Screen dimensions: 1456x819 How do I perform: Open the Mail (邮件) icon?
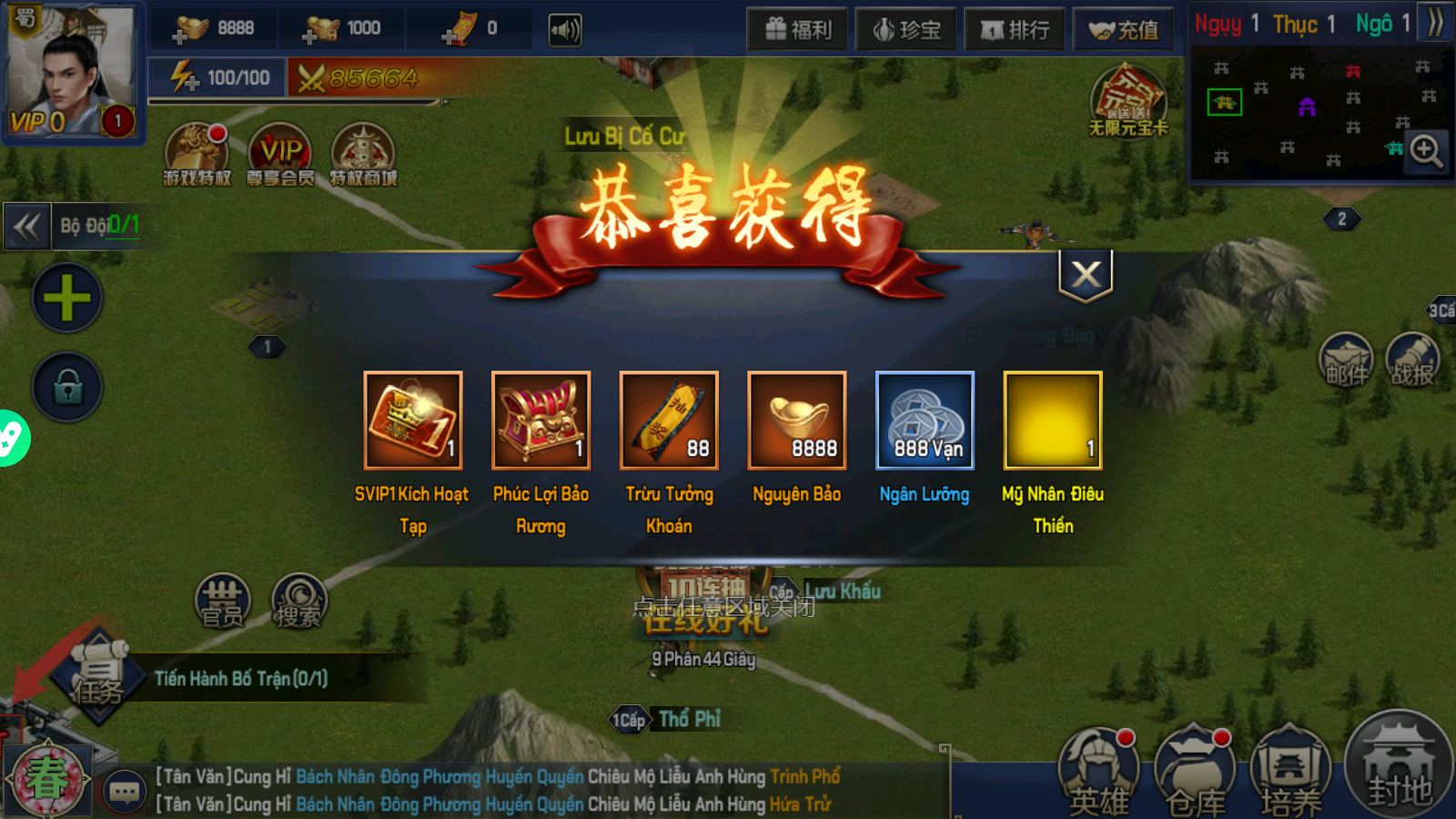[x=1345, y=361]
